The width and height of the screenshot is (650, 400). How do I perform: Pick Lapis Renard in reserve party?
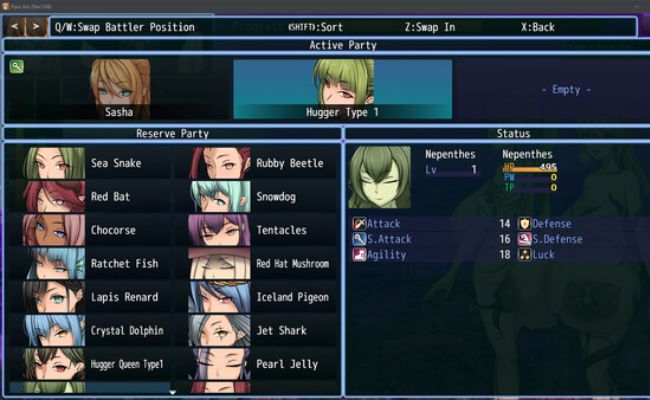(92, 297)
